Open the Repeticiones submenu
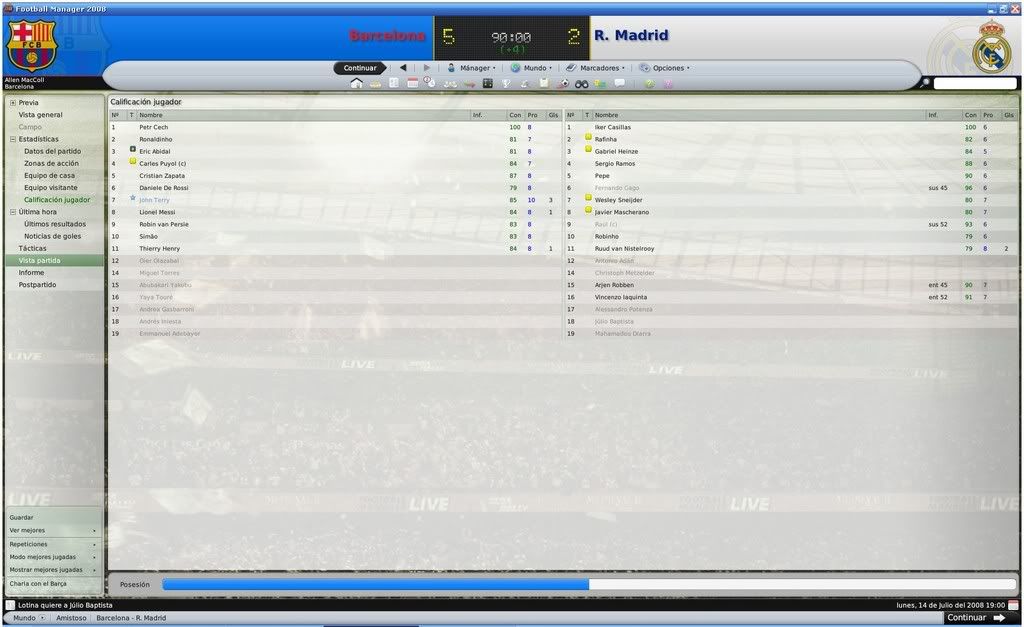The height and width of the screenshot is (627, 1024). (28, 544)
